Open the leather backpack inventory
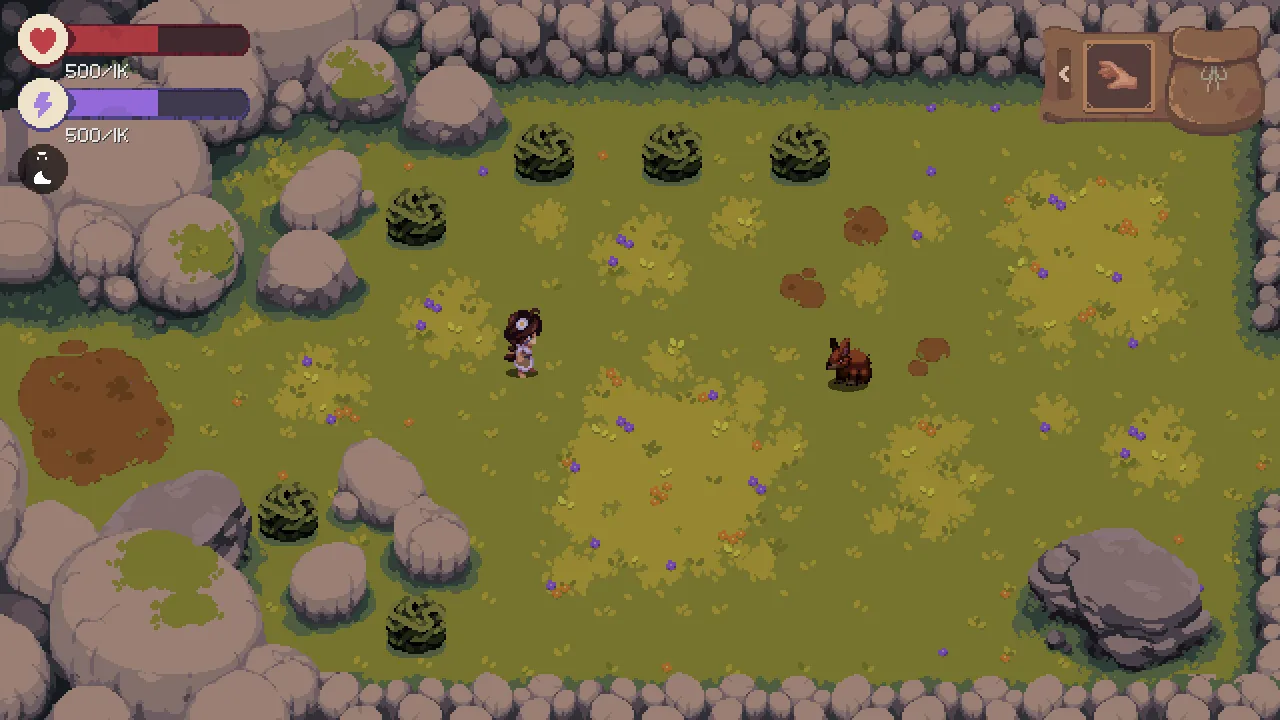Screen dimensions: 1280x720 pyautogui.click(x=1214, y=80)
